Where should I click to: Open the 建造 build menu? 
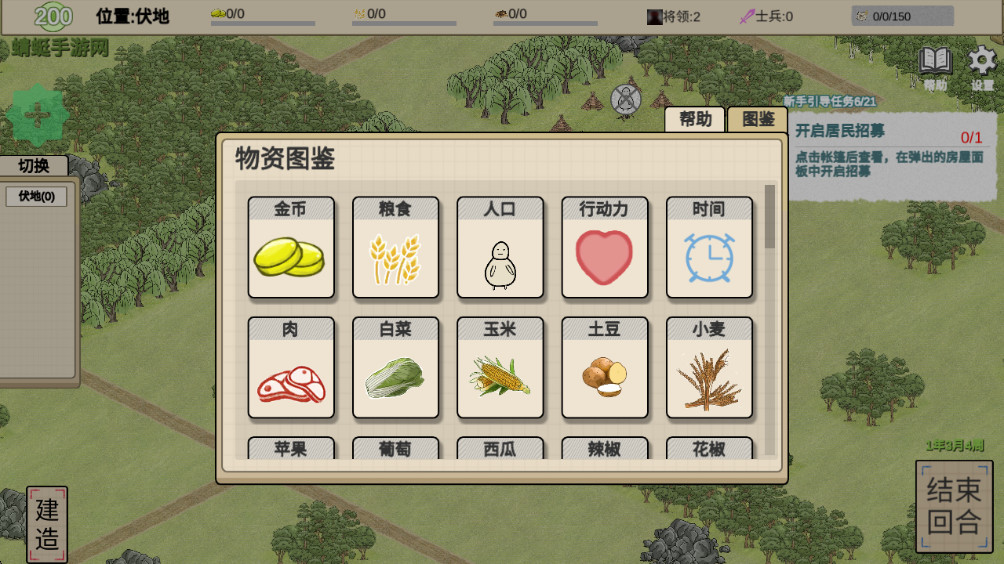tap(47, 524)
